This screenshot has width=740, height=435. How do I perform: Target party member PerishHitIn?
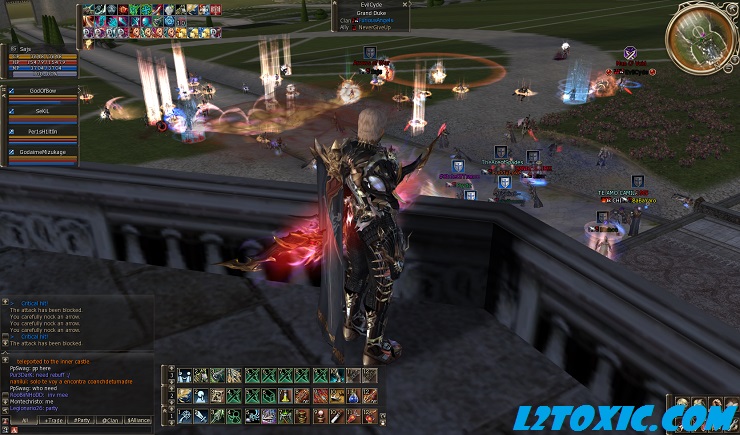[40, 131]
